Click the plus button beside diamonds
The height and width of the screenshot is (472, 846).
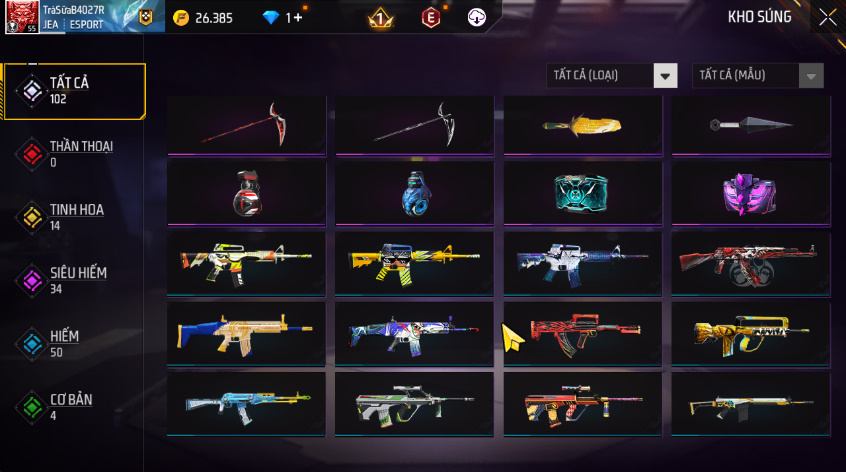297,17
